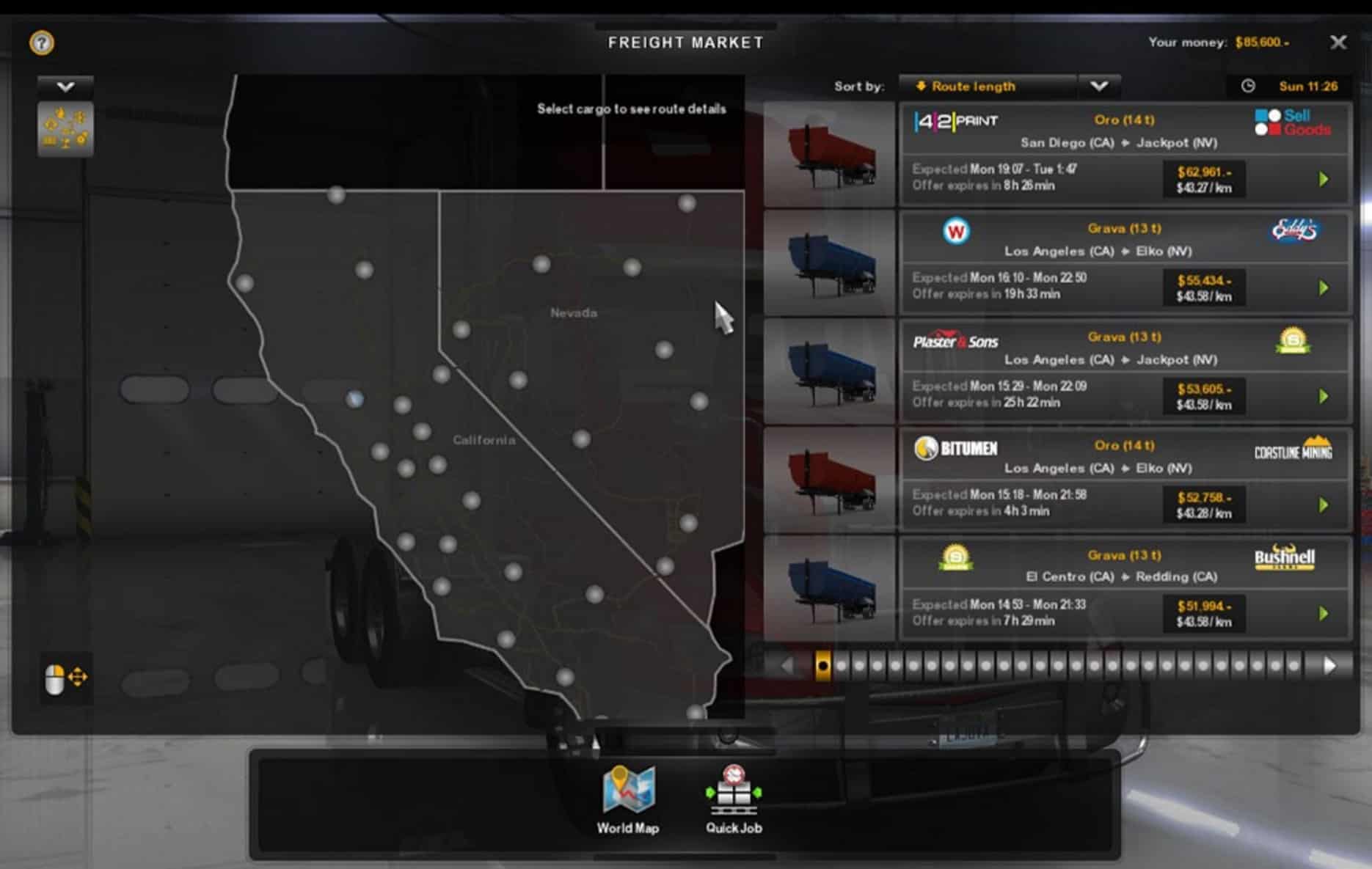Open the help question mark icon
The image size is (1372, 869).
(x=42, y=43)
